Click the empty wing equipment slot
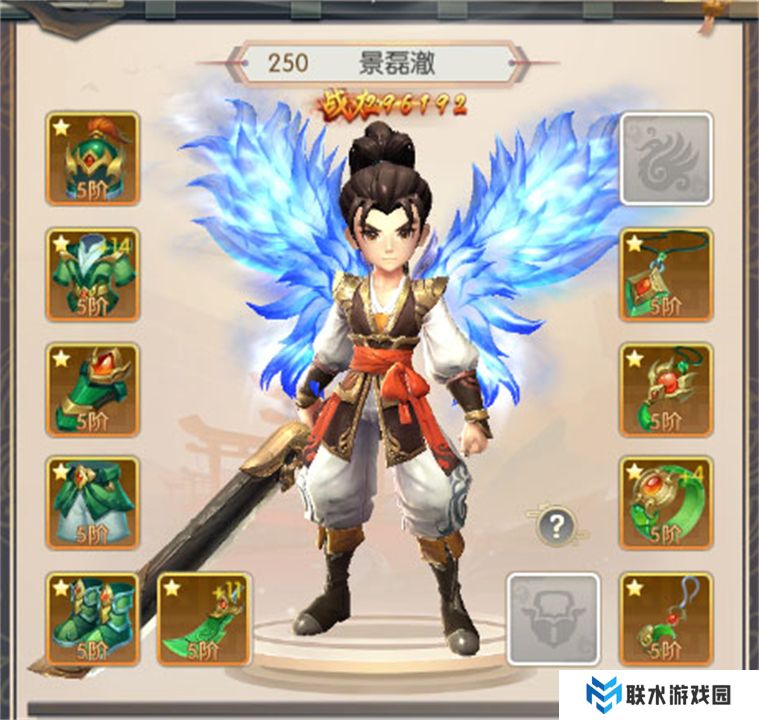 pos(667,158)
